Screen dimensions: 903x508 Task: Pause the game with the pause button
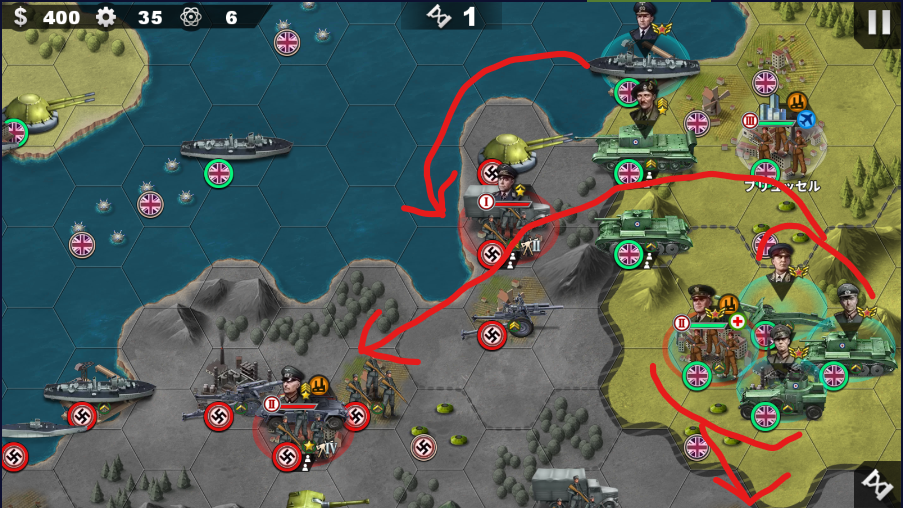[x=879, y=22]
